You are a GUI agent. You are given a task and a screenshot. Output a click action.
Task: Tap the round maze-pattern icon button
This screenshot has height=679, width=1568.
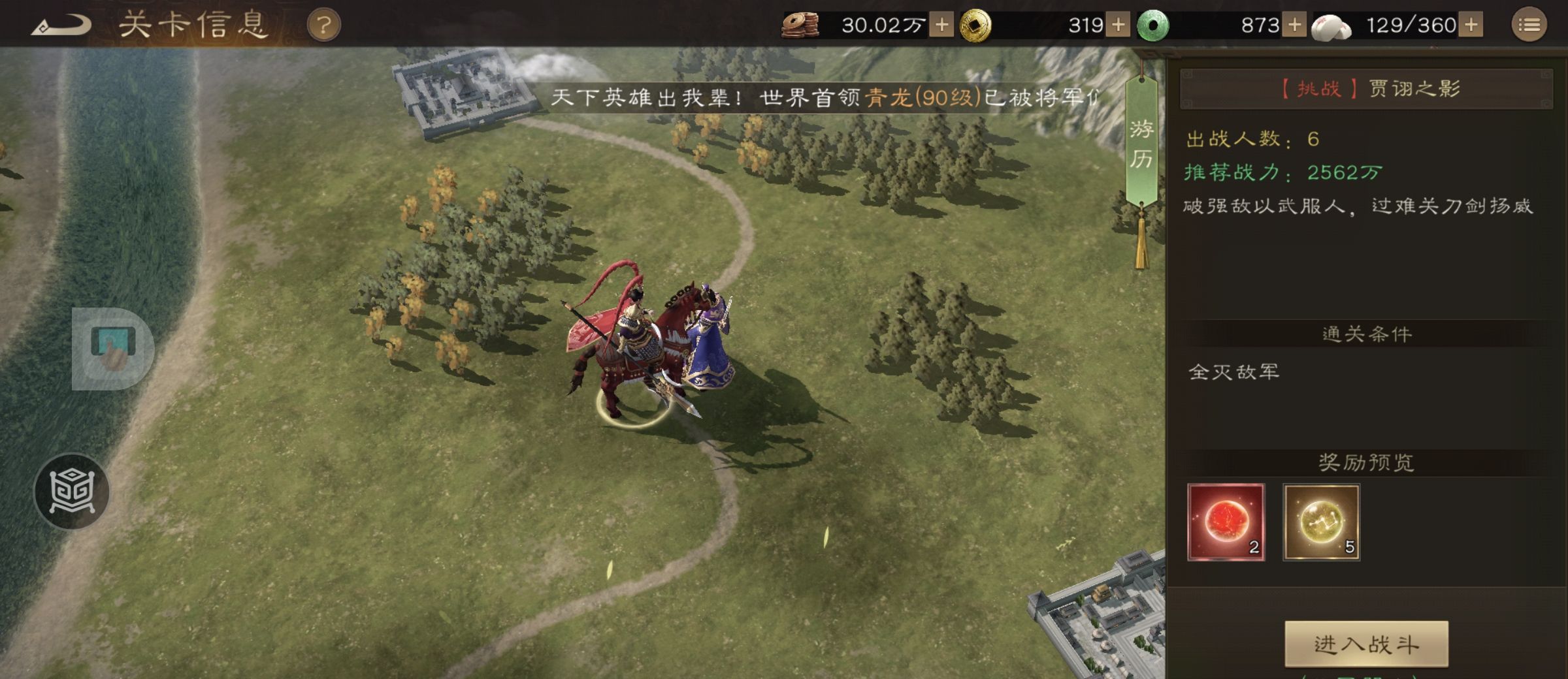coord(72,491)
